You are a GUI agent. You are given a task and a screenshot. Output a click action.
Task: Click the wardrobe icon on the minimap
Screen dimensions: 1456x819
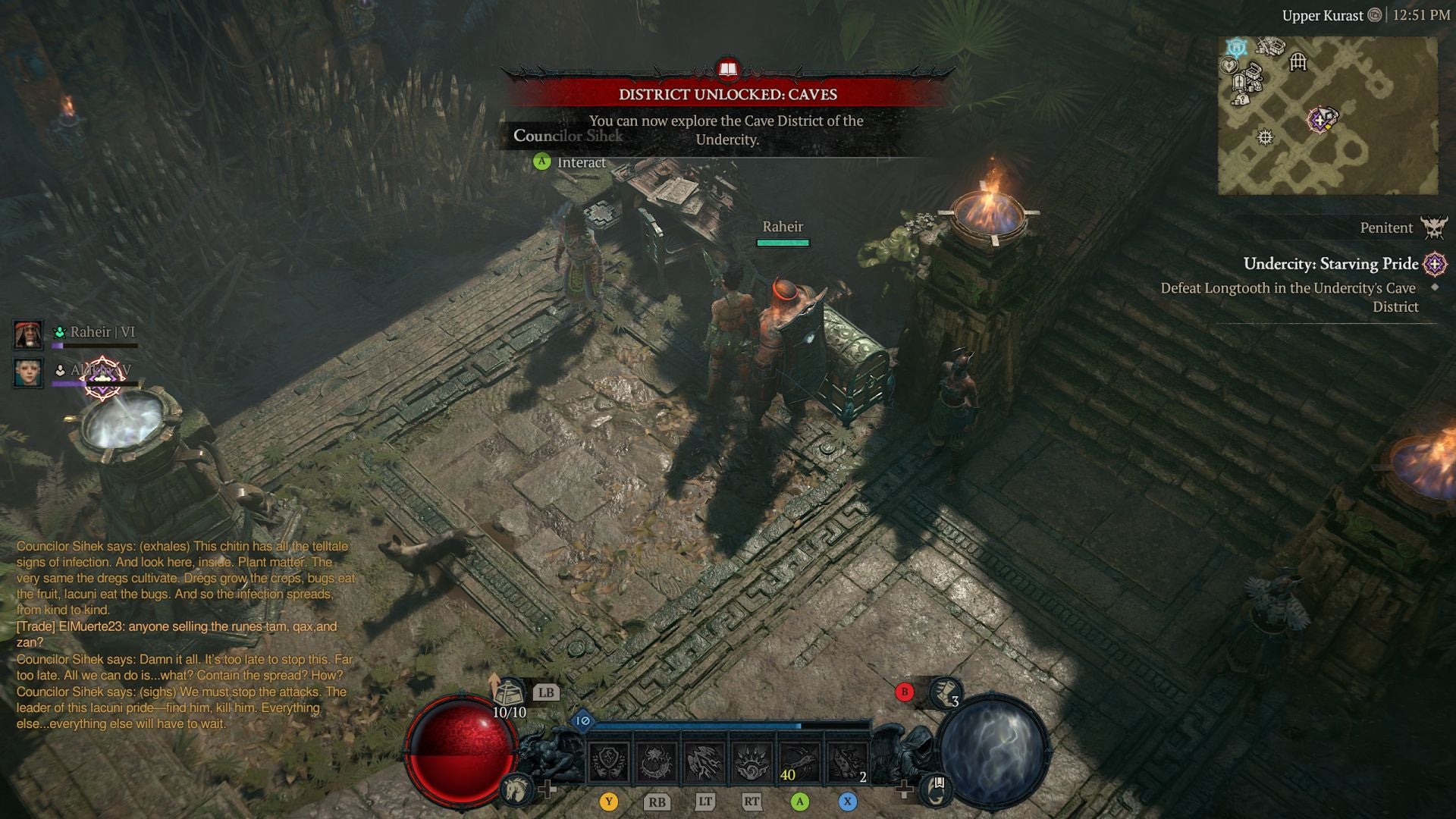tap(1238, 82)
